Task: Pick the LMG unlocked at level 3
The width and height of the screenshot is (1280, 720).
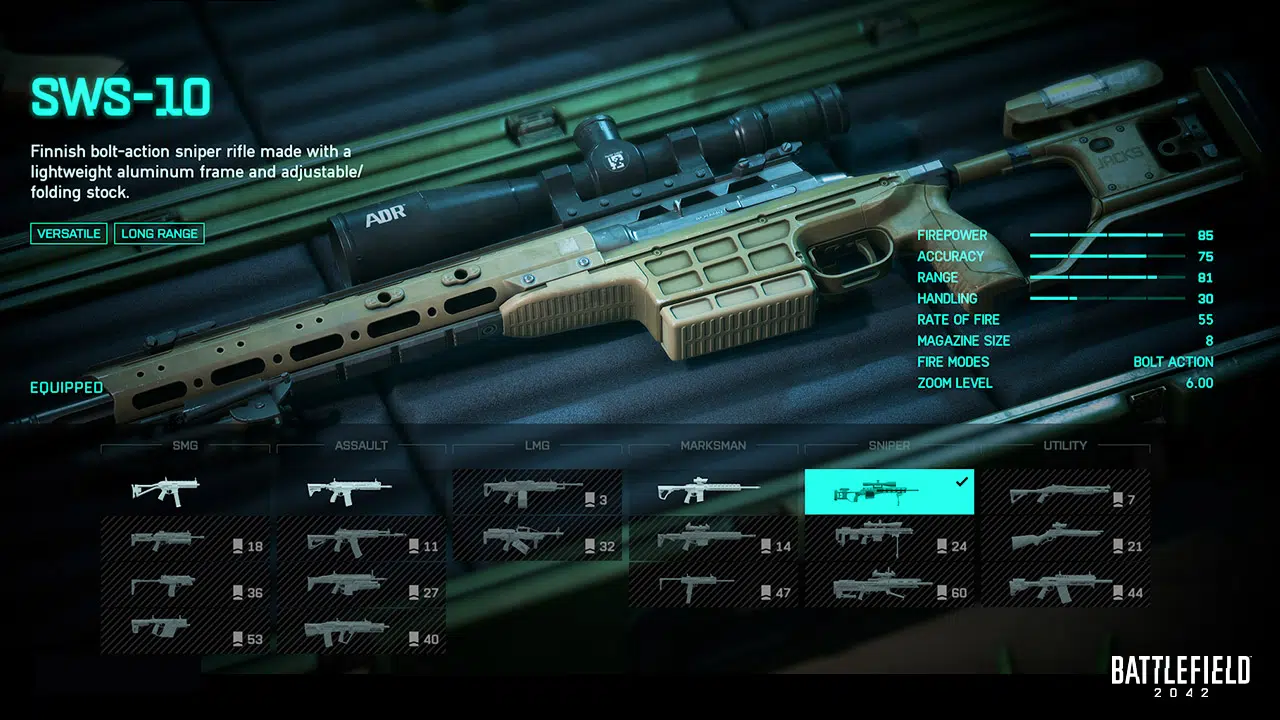Action: click(537, 492)
